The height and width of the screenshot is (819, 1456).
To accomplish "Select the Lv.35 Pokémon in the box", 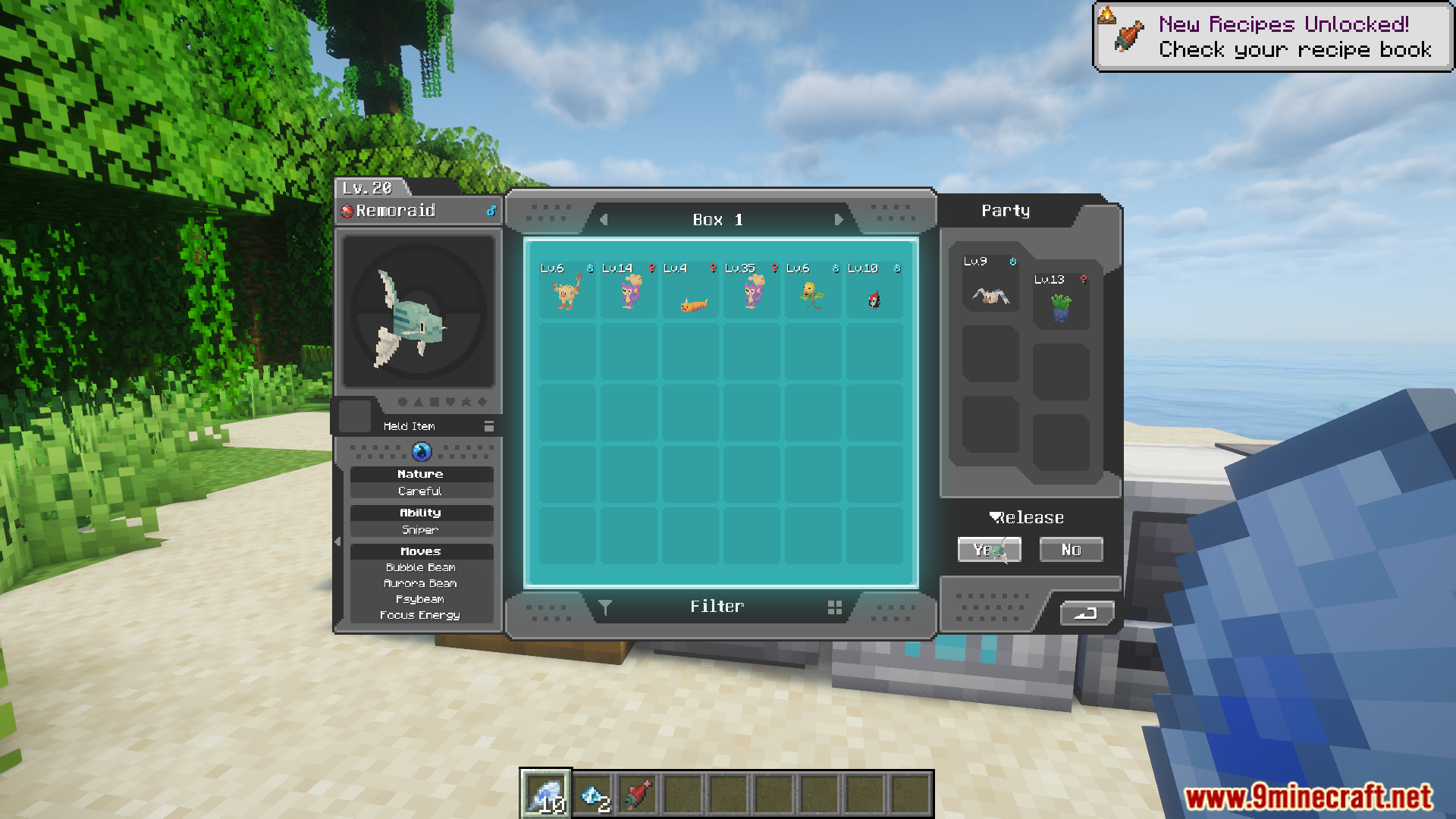I will pos(752,292).
